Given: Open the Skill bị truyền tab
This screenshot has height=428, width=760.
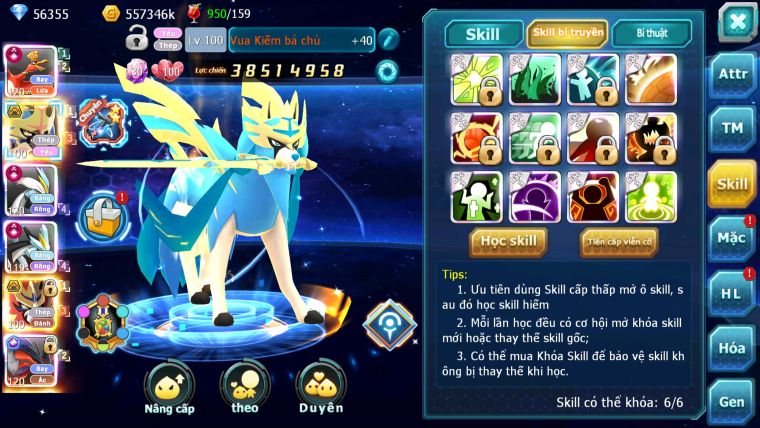Looking at the screenshot, I should [x=567, y=33].
